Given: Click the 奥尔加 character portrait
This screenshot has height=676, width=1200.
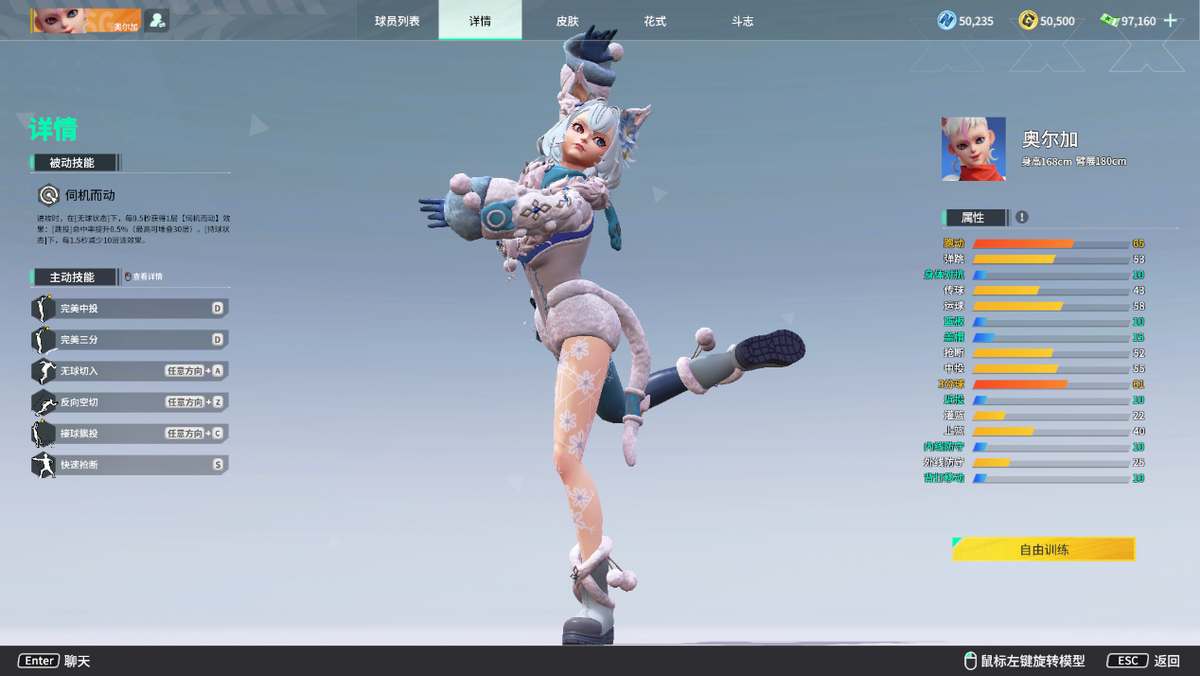Looking at the screenshot, I should click(973, 149).
